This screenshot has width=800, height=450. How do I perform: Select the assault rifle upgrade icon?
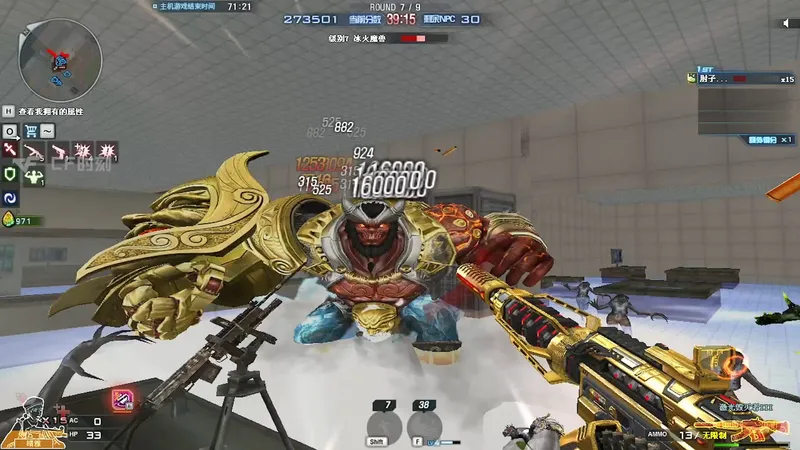point(35,152)
